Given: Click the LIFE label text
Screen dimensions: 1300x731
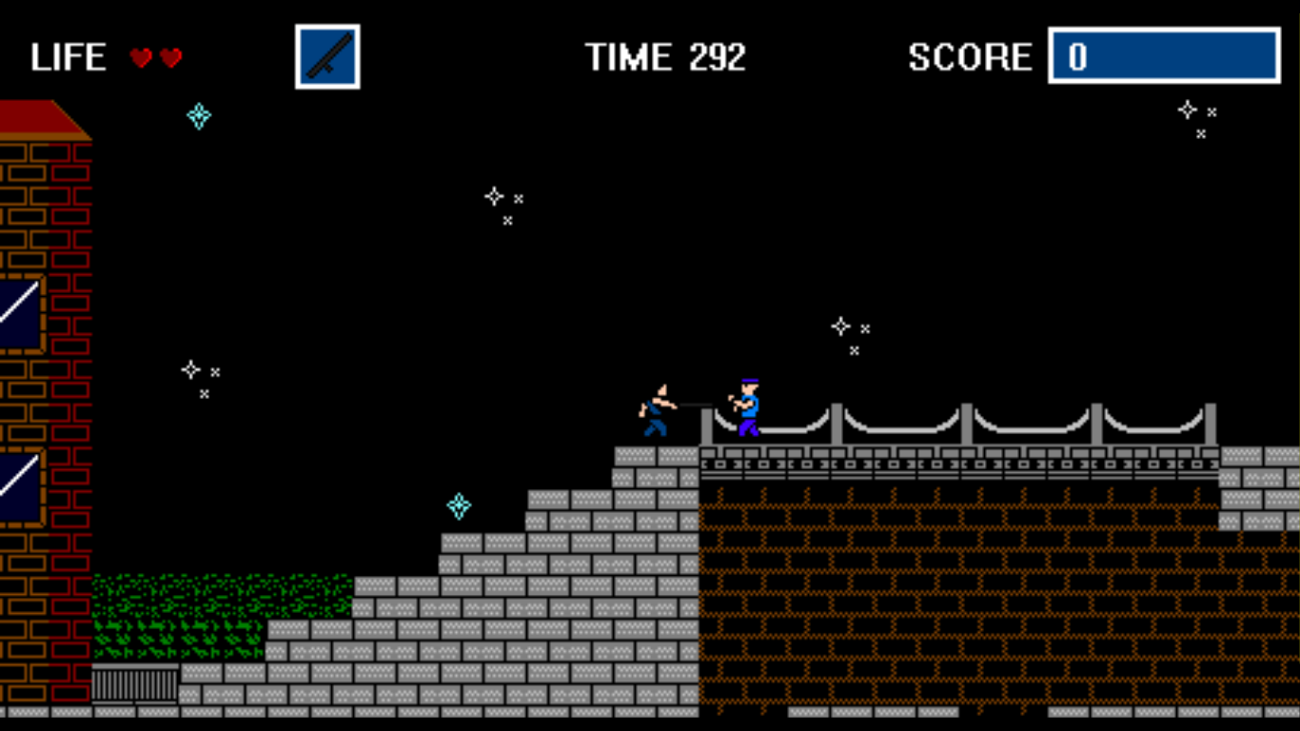Looking at the screenshot, I should pyautogui.click(x=70, y=57).
